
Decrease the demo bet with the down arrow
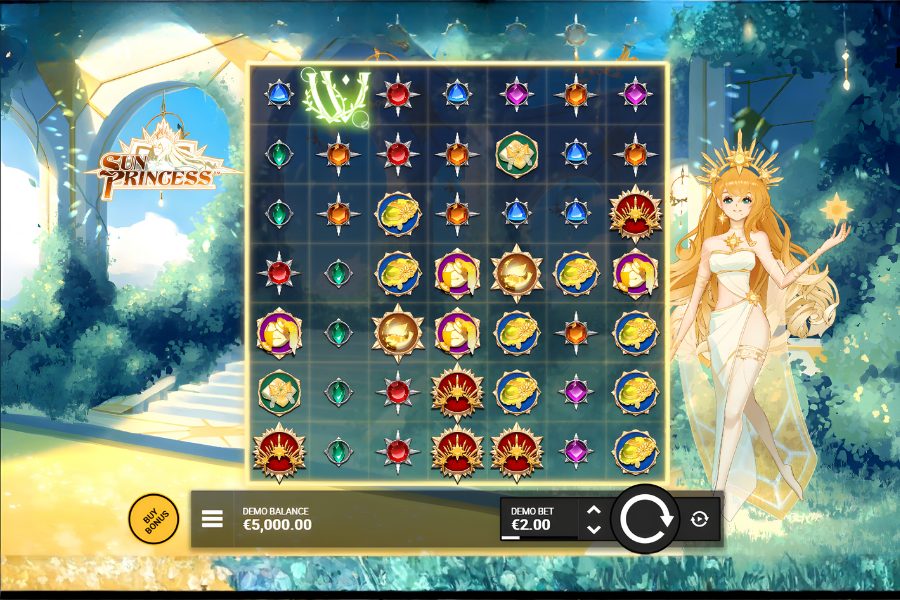pyautogui.click(x=593, y=529)
